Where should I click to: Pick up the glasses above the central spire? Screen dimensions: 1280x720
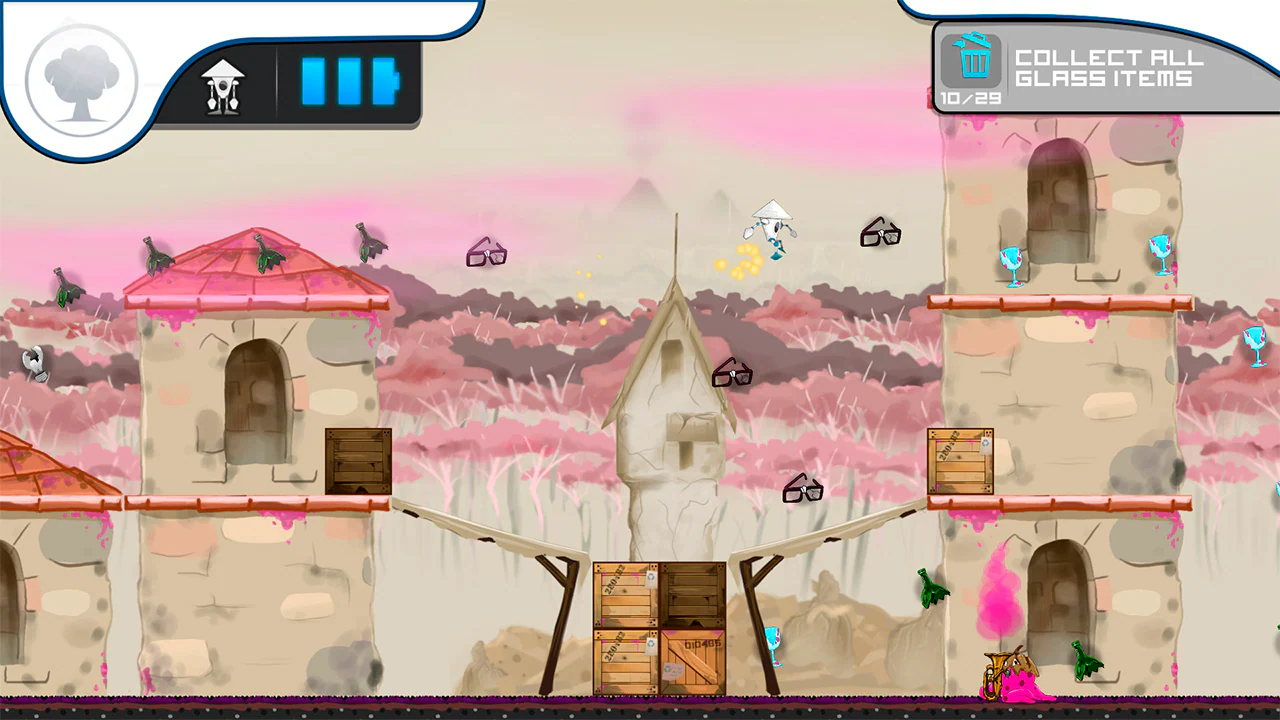pyautogui.click(x=732, y=372)
